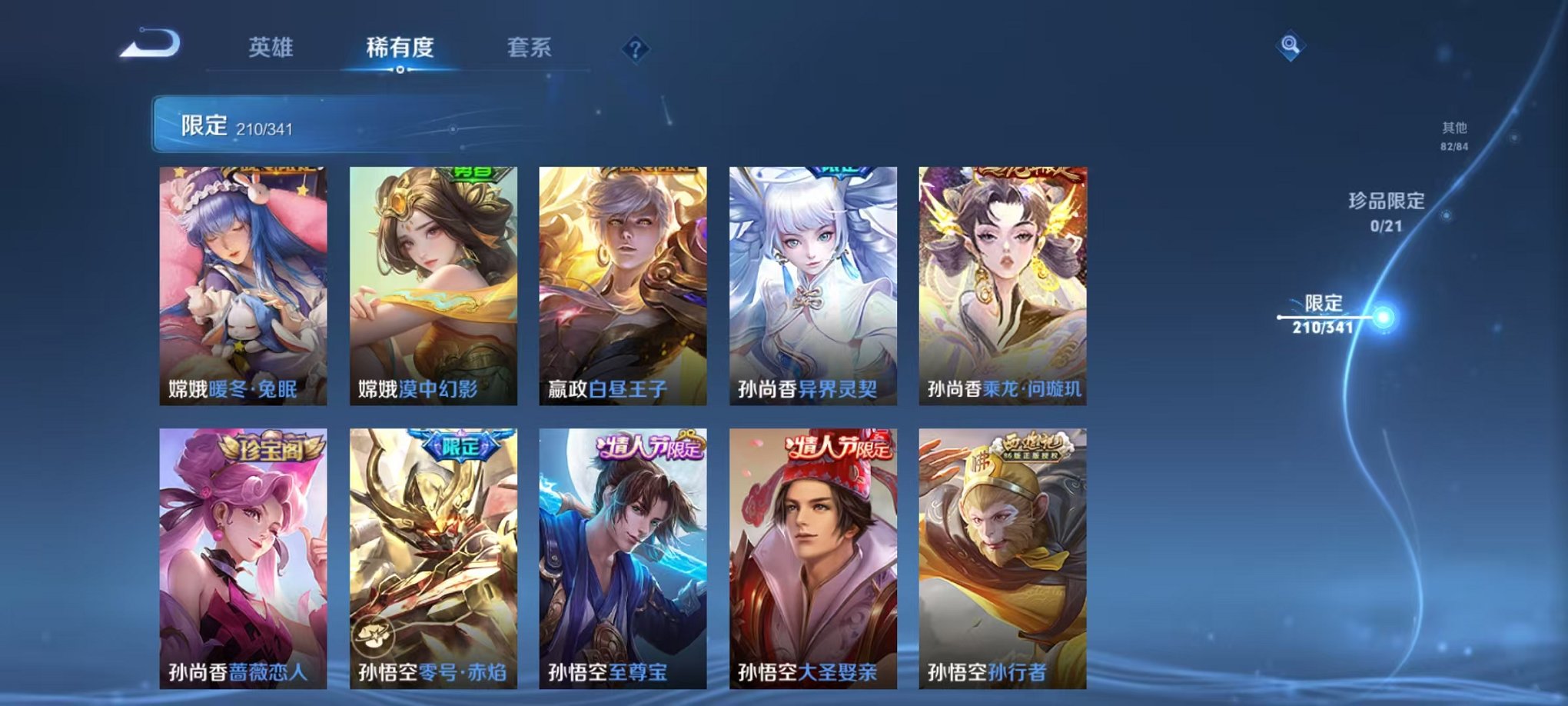Switch to the 英雄 tab
Viewport: 1568px width, 706px height.
click(x=271, y=47)
